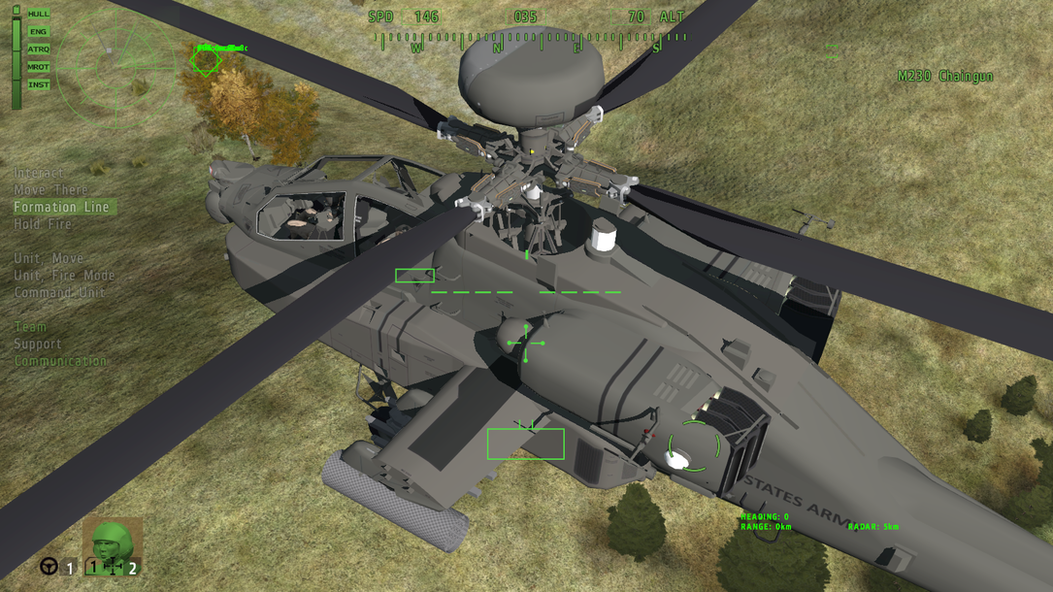Open the Communication menu
The height and width of the screenshot is (592, 1053).
coord(60,361)
